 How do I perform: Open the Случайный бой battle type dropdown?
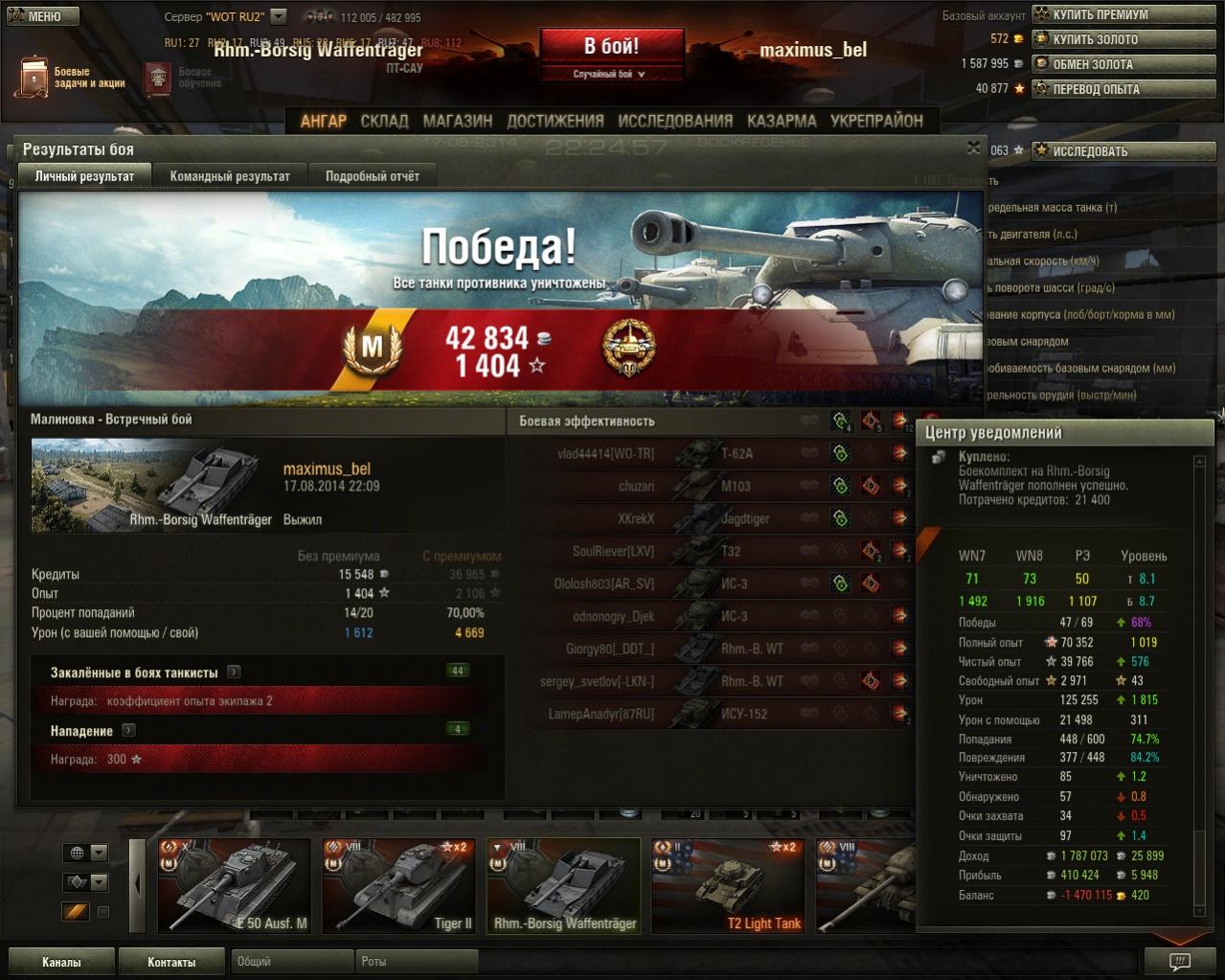coord(610,74)
